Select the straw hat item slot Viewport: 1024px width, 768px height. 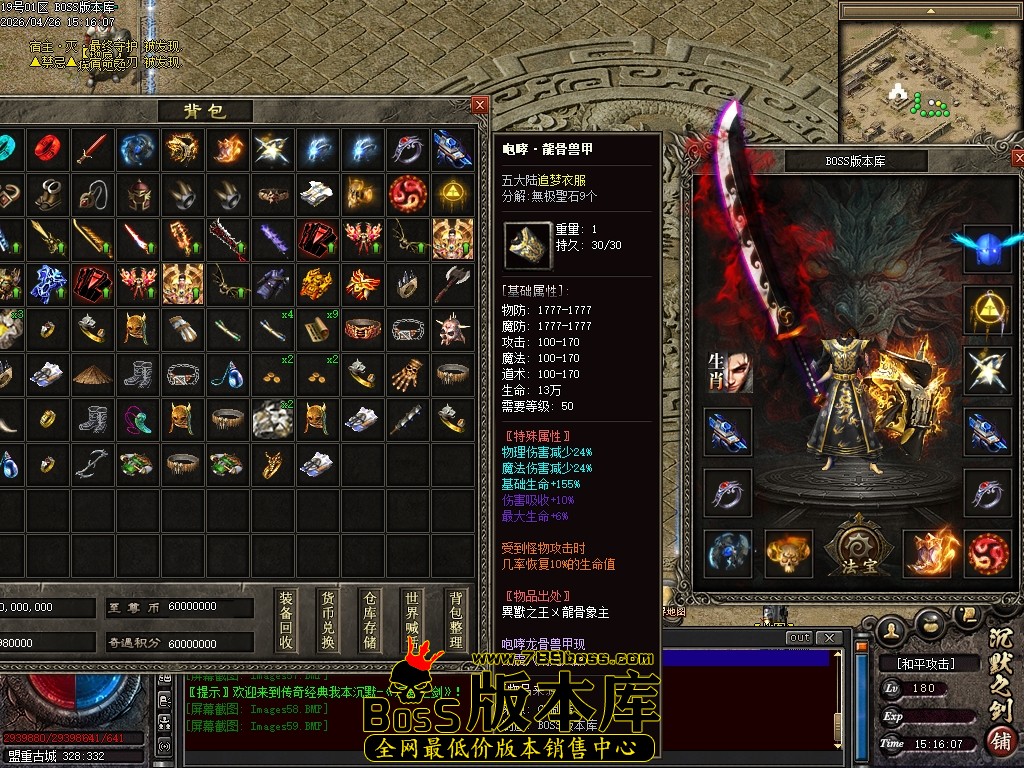(x=92, y=374)
